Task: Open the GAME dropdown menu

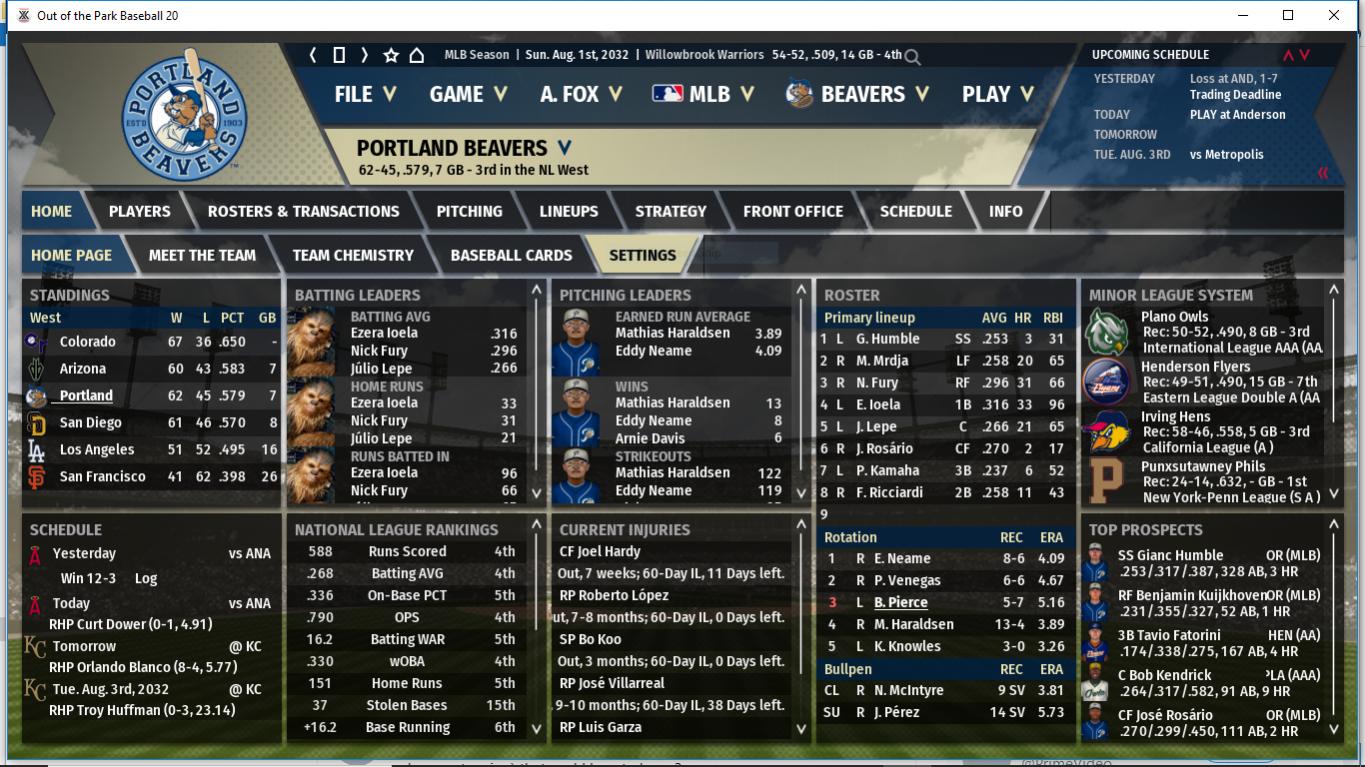Action: pyautogui.click(x=468, y=94)
